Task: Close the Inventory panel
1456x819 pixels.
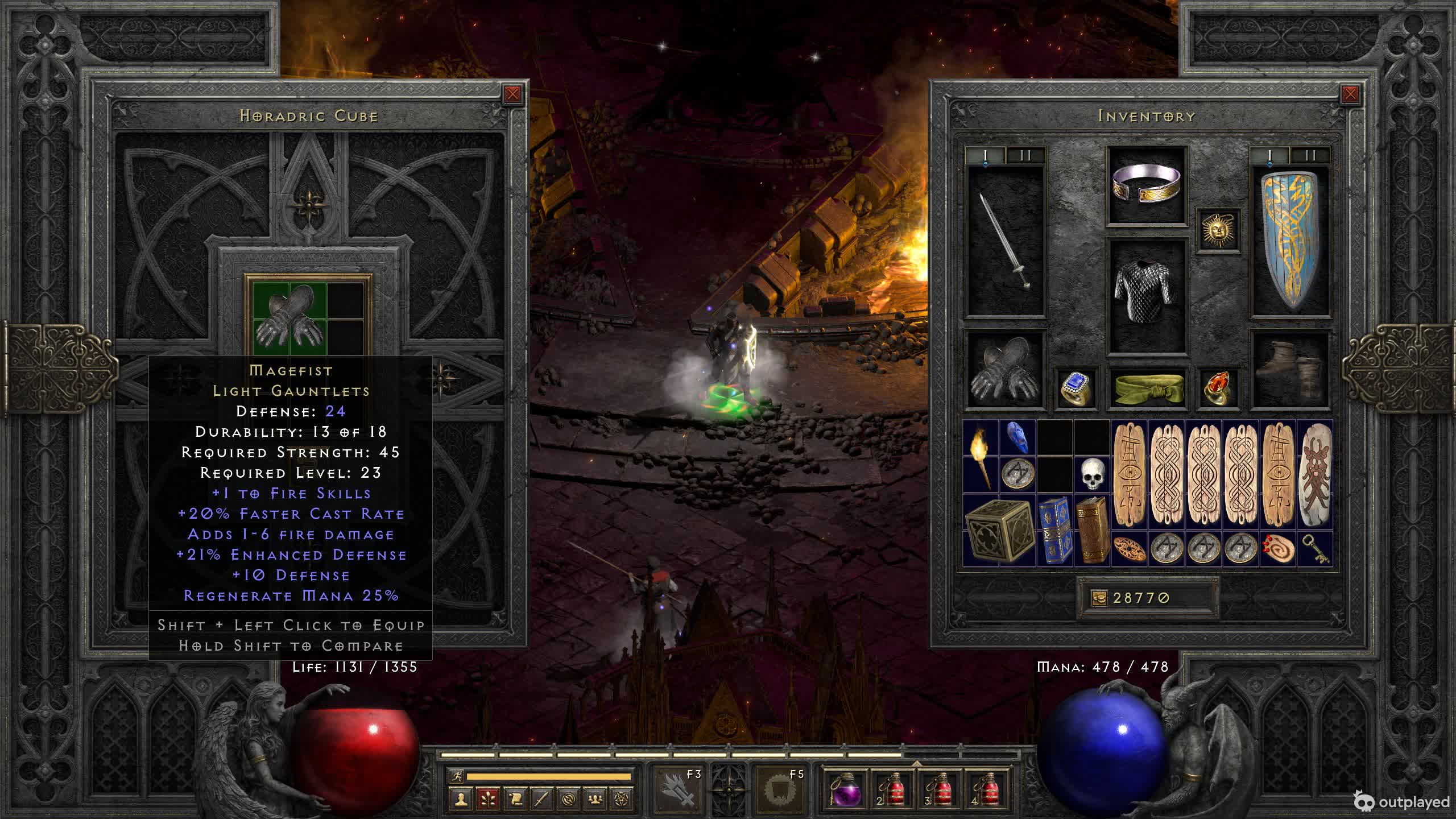Action: (x=1350, y=94)
